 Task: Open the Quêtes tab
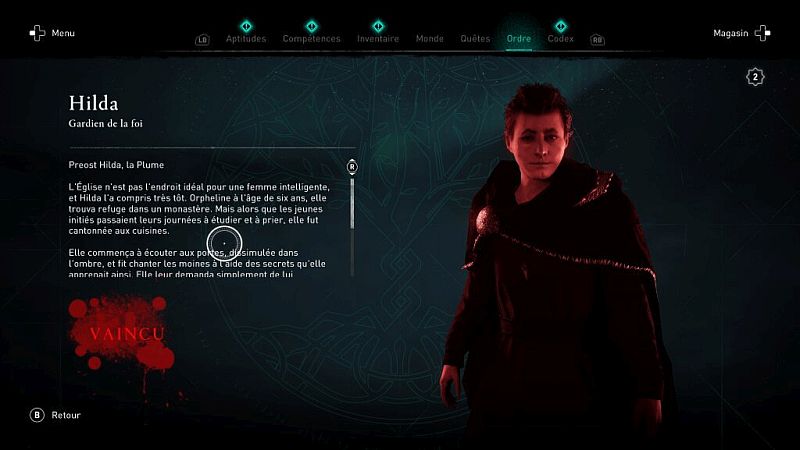[475, 39]
